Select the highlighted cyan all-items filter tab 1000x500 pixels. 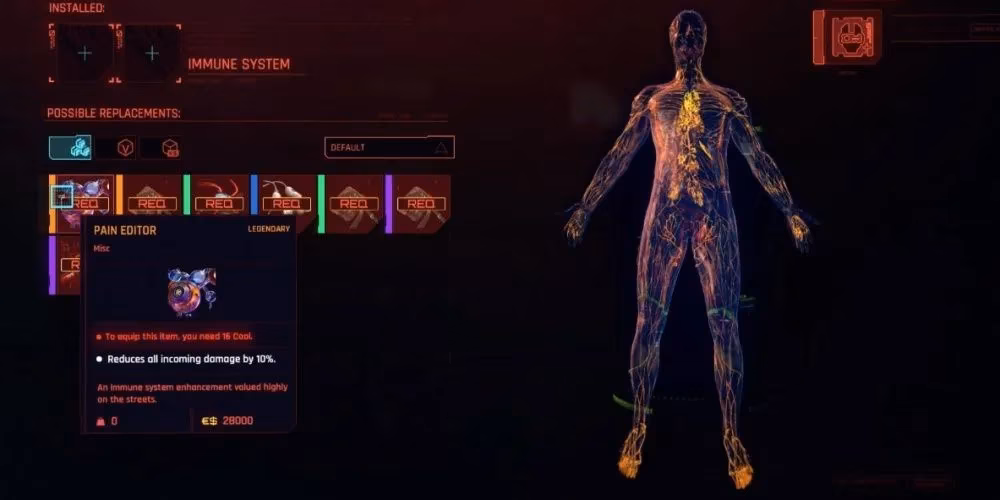point(70,148)
